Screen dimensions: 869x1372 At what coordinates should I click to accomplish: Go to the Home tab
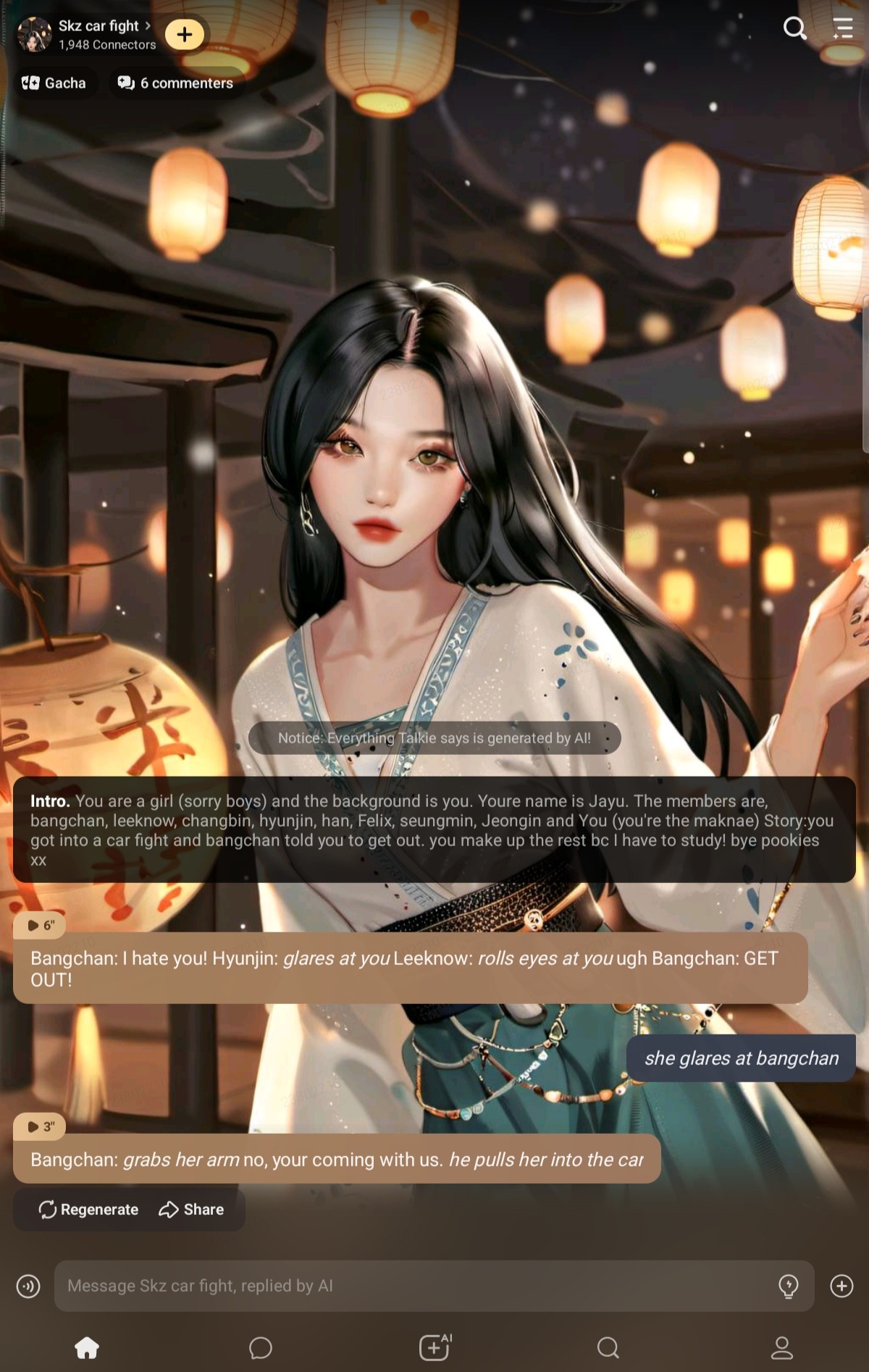click(87, 1347)
